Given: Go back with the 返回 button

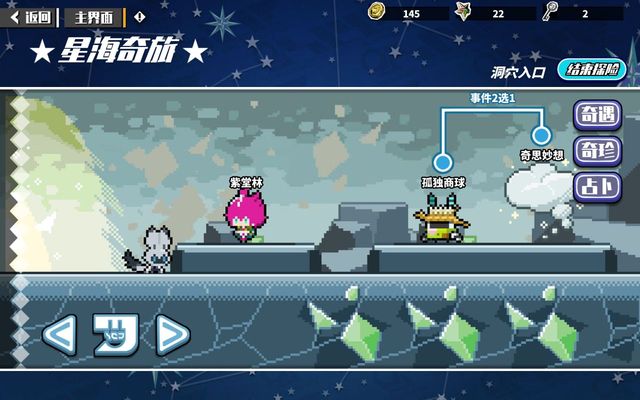Looking at the screenshot, I should pos(31,17).
